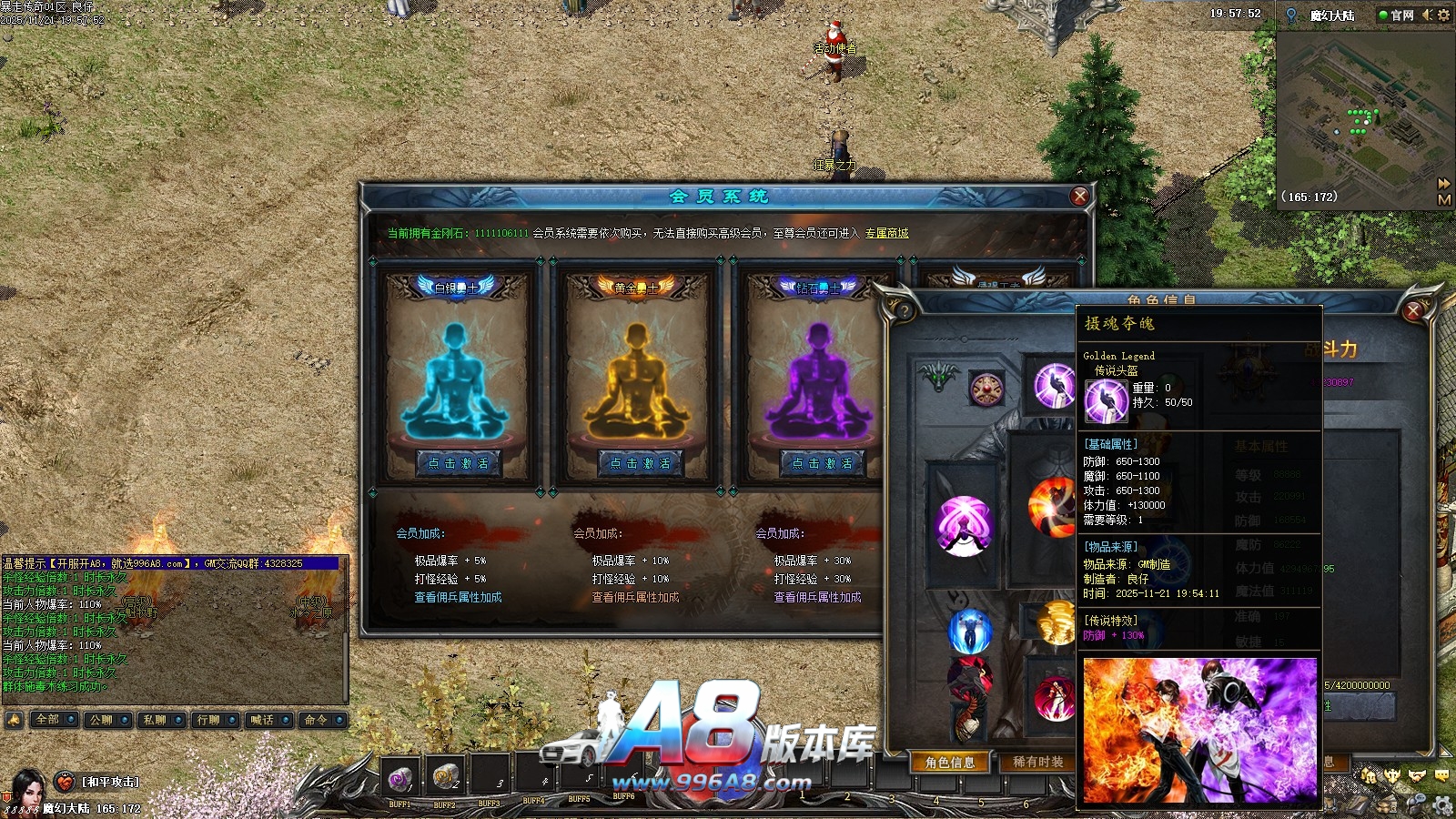1456x819 pixels.
Task: View silver tier 查看佣兵属性加成 bonus link
Action: click(x=458, y=598)
